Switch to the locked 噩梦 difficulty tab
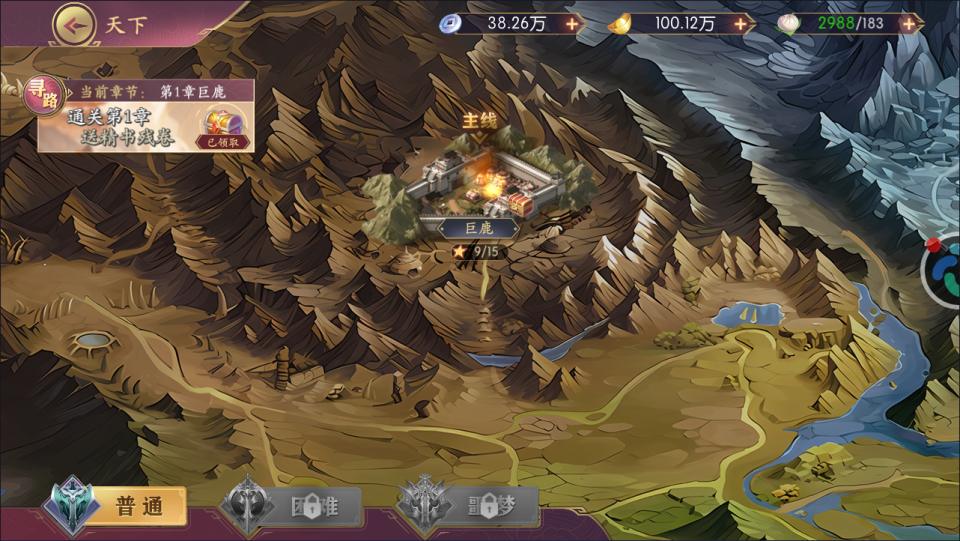Image resolution: width=960 pixels, height=541 pixels. pos(470,507)
